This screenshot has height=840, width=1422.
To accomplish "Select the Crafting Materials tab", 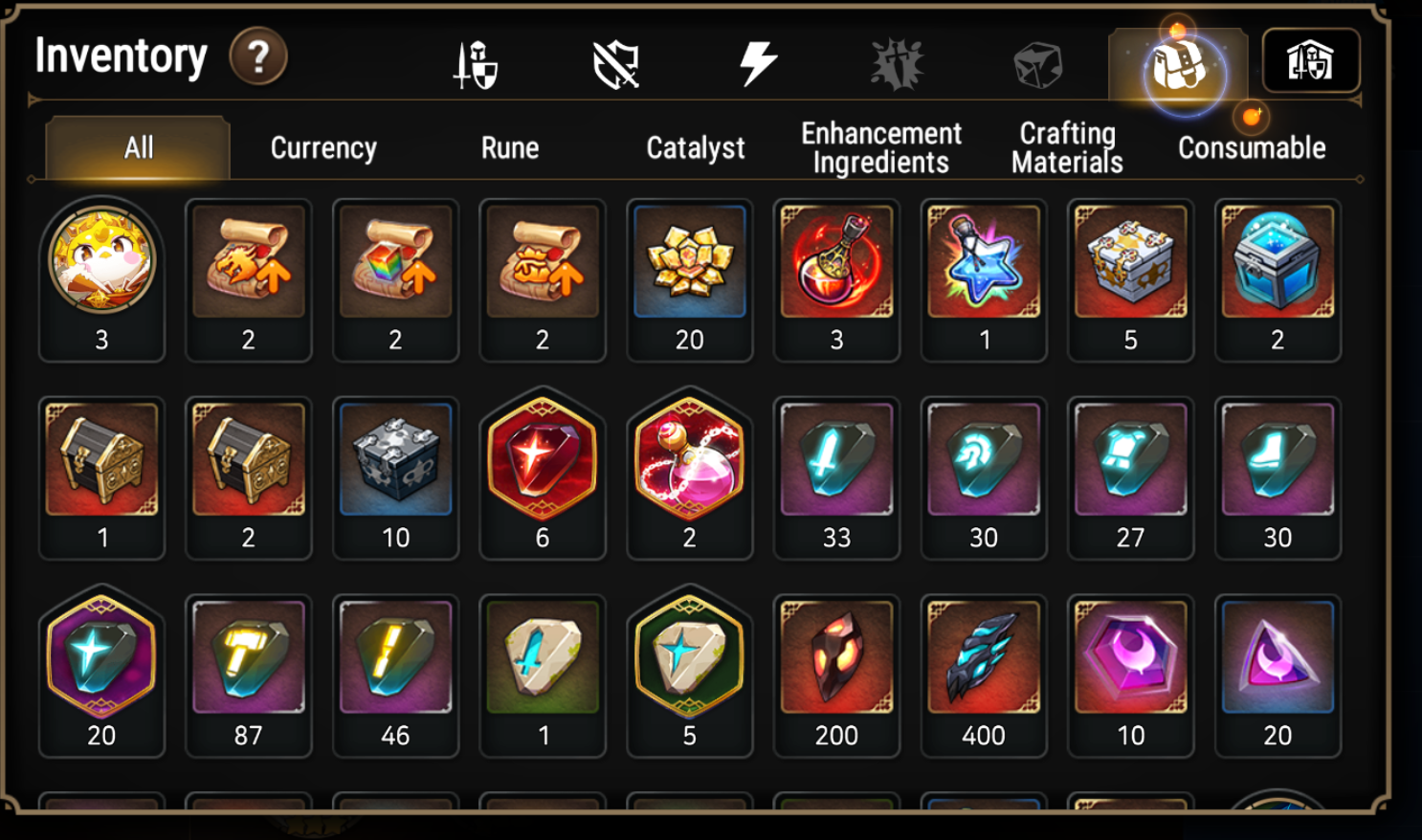I will pyautogui.click(x=1065, y=147).
